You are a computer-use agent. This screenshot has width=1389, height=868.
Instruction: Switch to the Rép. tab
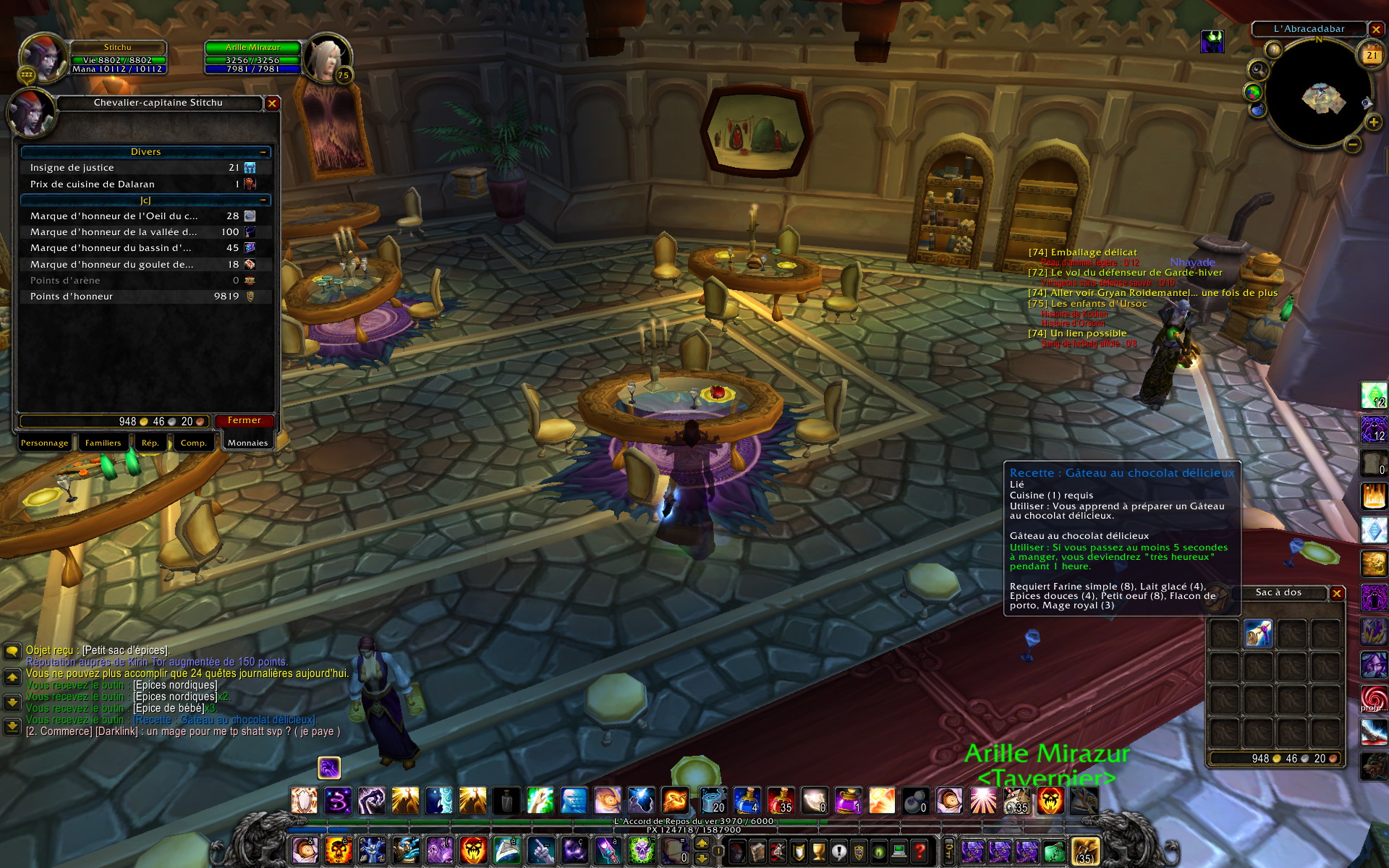pyautogui.click(x=150, y=443)
